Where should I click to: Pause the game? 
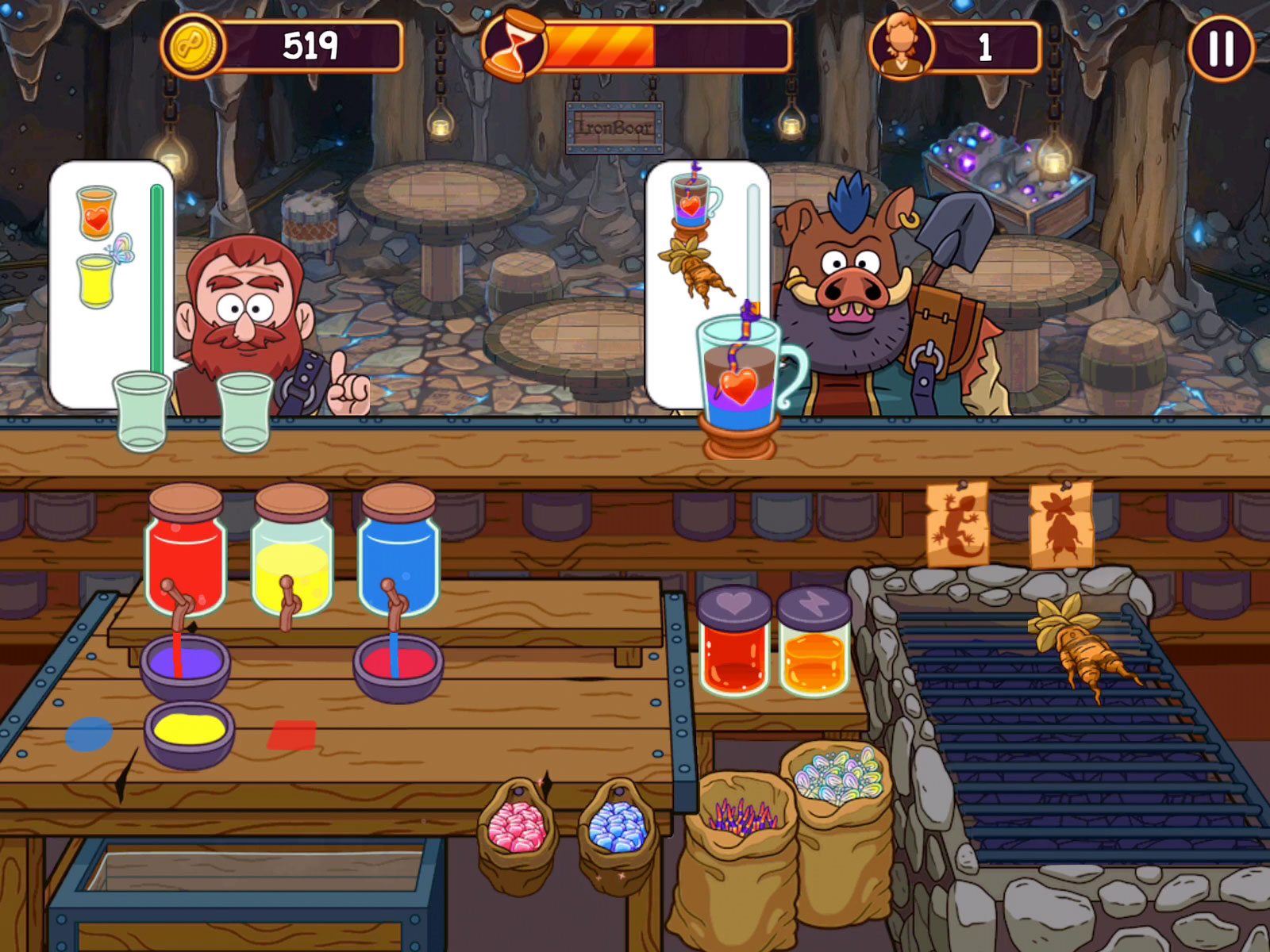tap(1221, 48)
